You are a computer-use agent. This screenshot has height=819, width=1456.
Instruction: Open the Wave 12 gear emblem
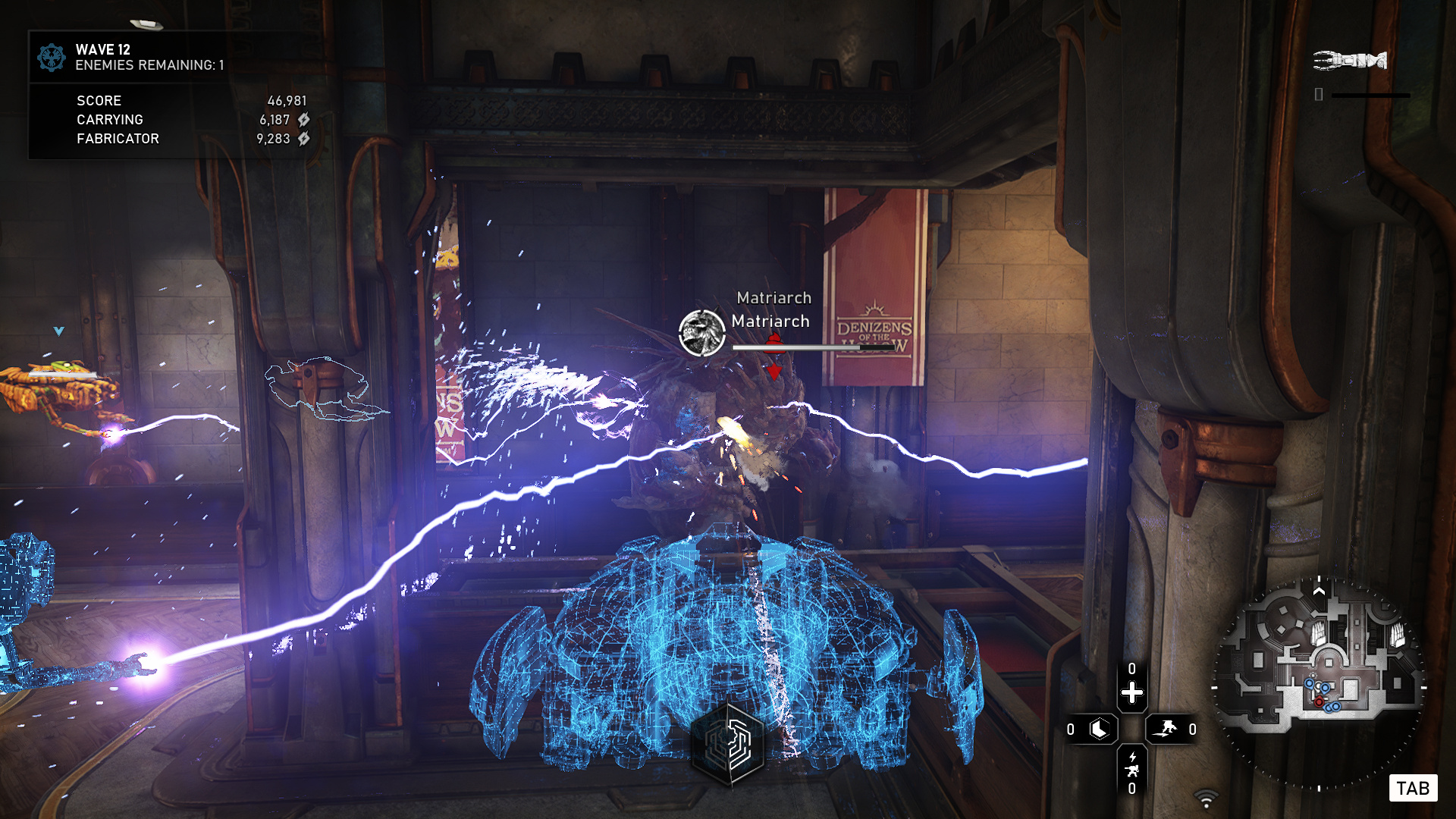52,58
